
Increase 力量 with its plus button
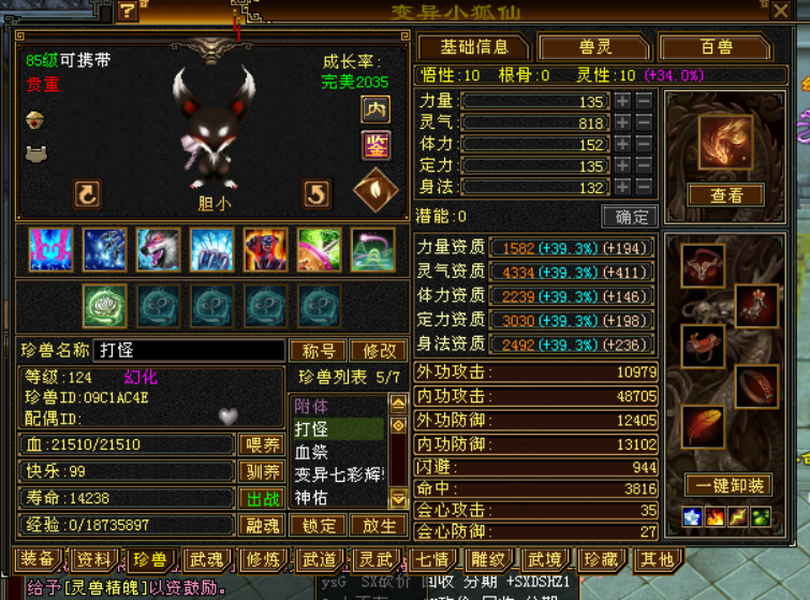point(622,101)
